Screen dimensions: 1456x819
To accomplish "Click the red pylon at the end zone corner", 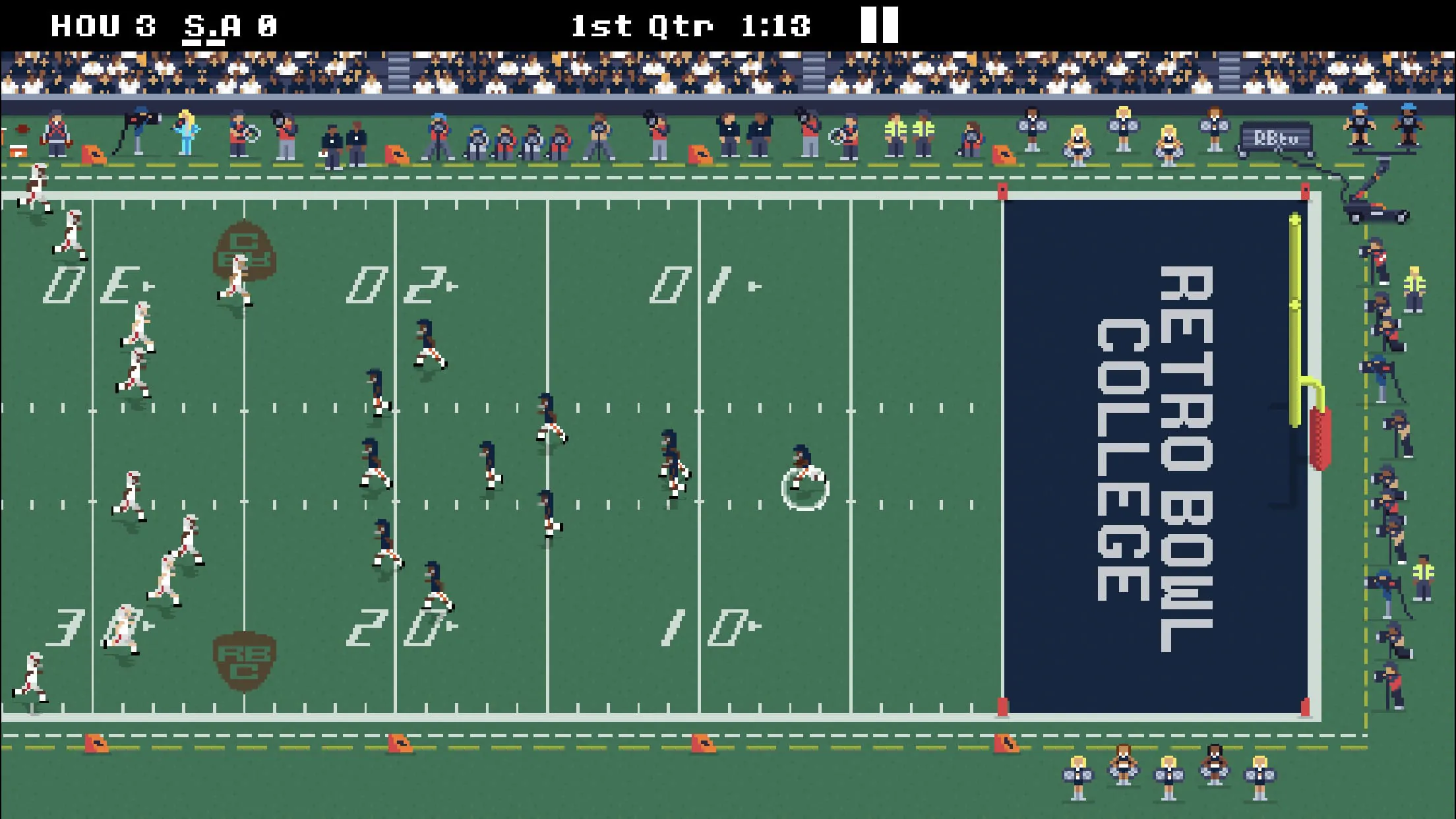I will (x=1002, y=191).
